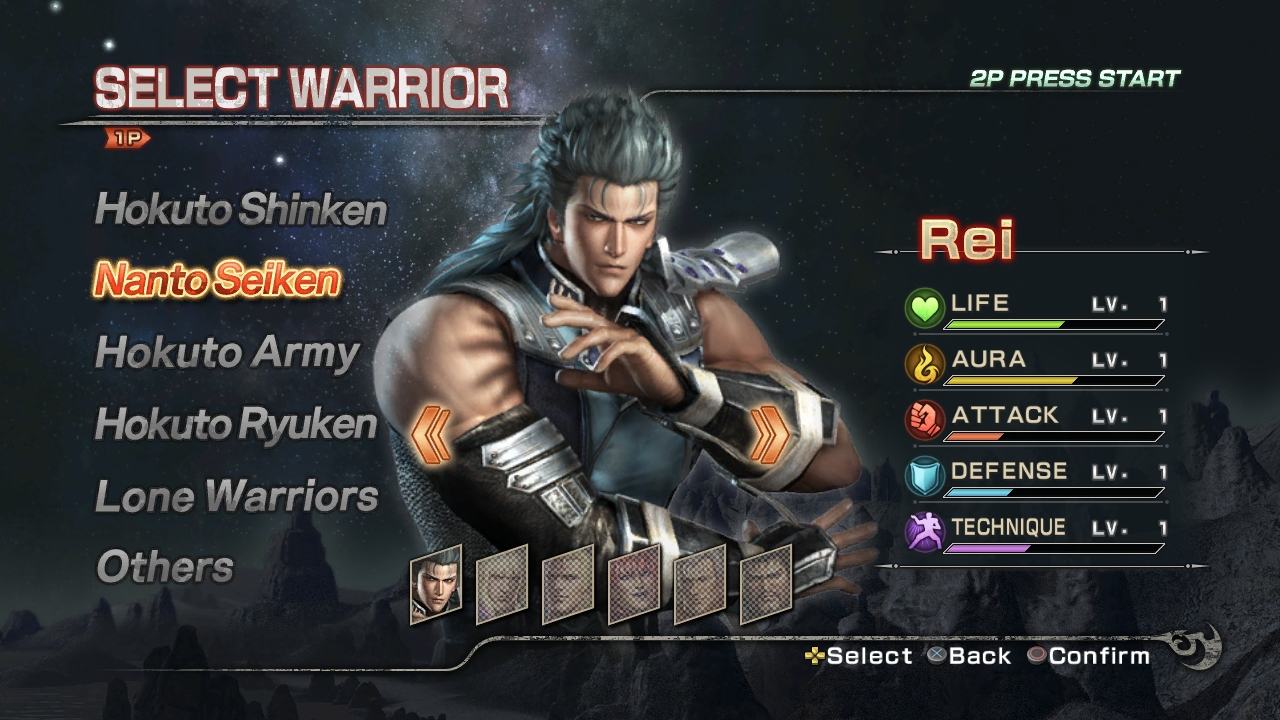
Task: Show the Others warrior category
Action: [x=164, y=567]
